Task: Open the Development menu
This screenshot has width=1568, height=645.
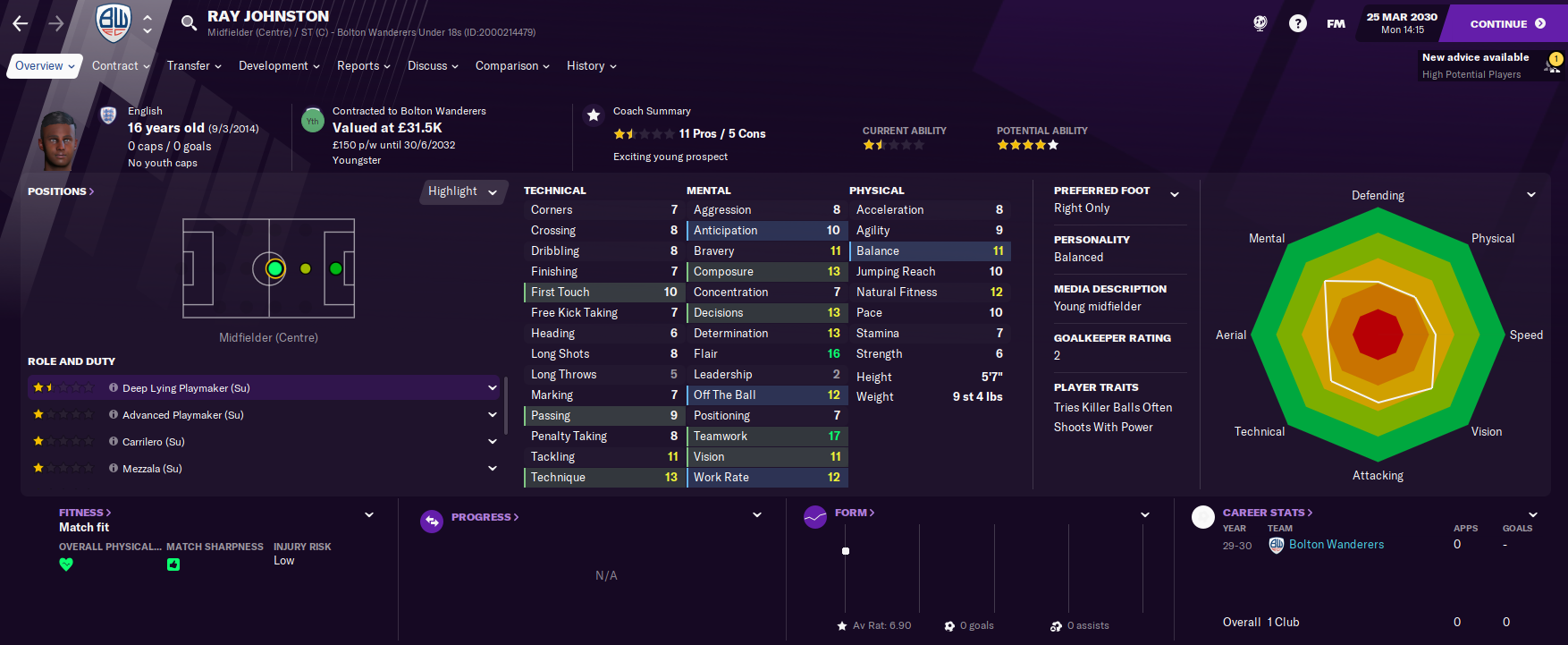Action: tap(279, 66)
